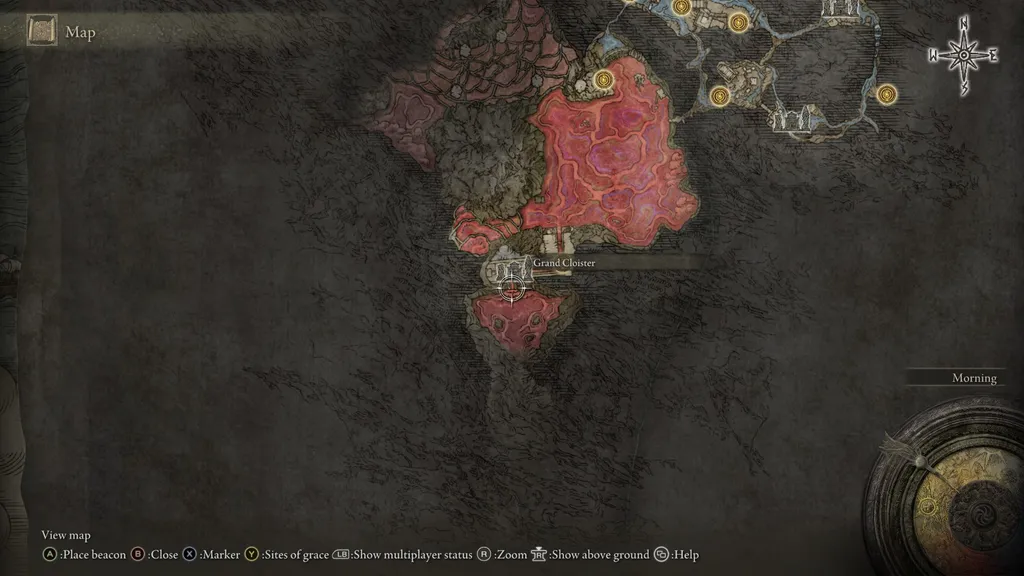Select the lone grace marker on the river loop
Screen dimensions: 1024x576
(x=885, y=94)
